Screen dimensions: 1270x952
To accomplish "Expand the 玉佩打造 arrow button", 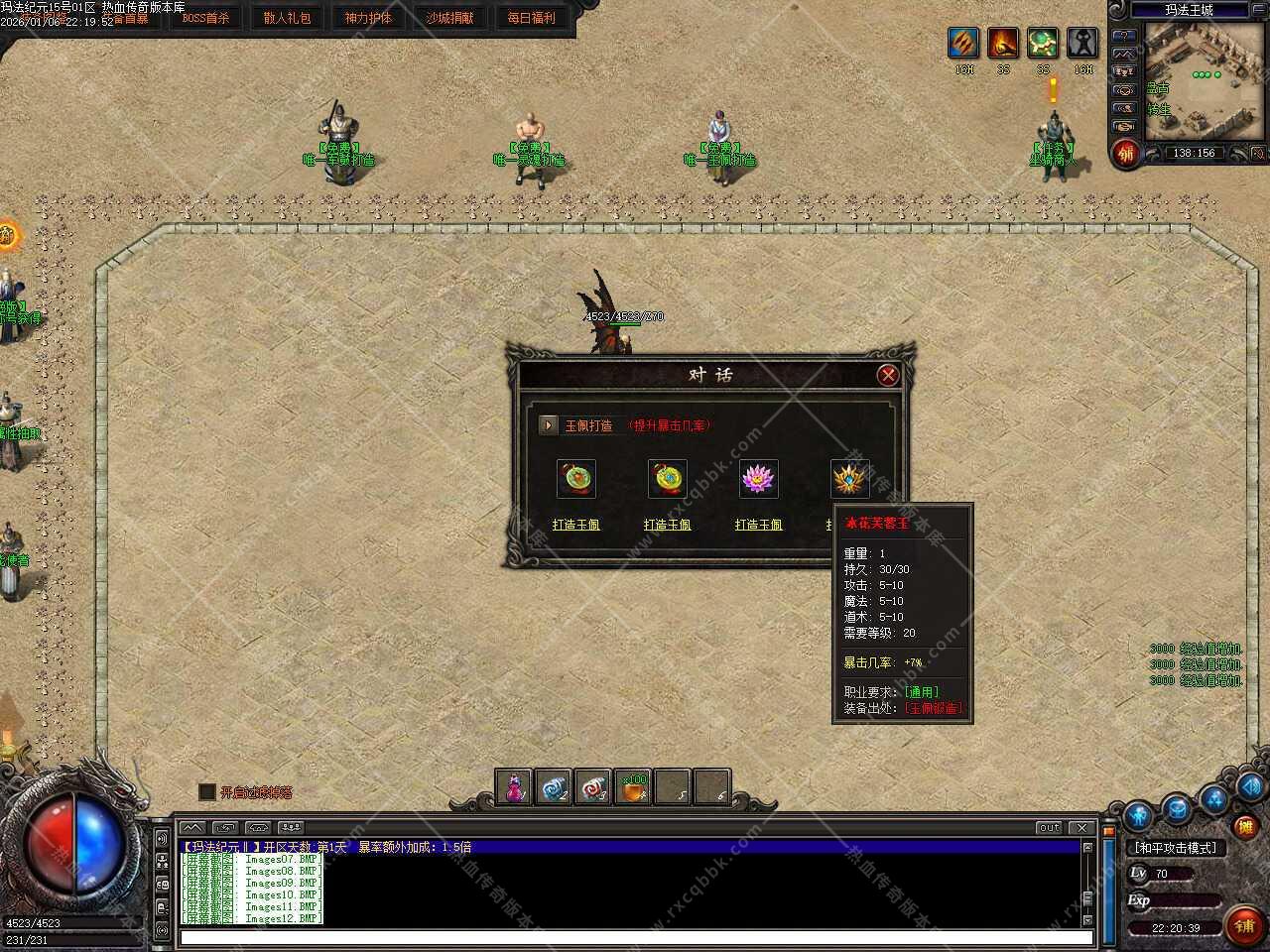I will tap(549, 424).
